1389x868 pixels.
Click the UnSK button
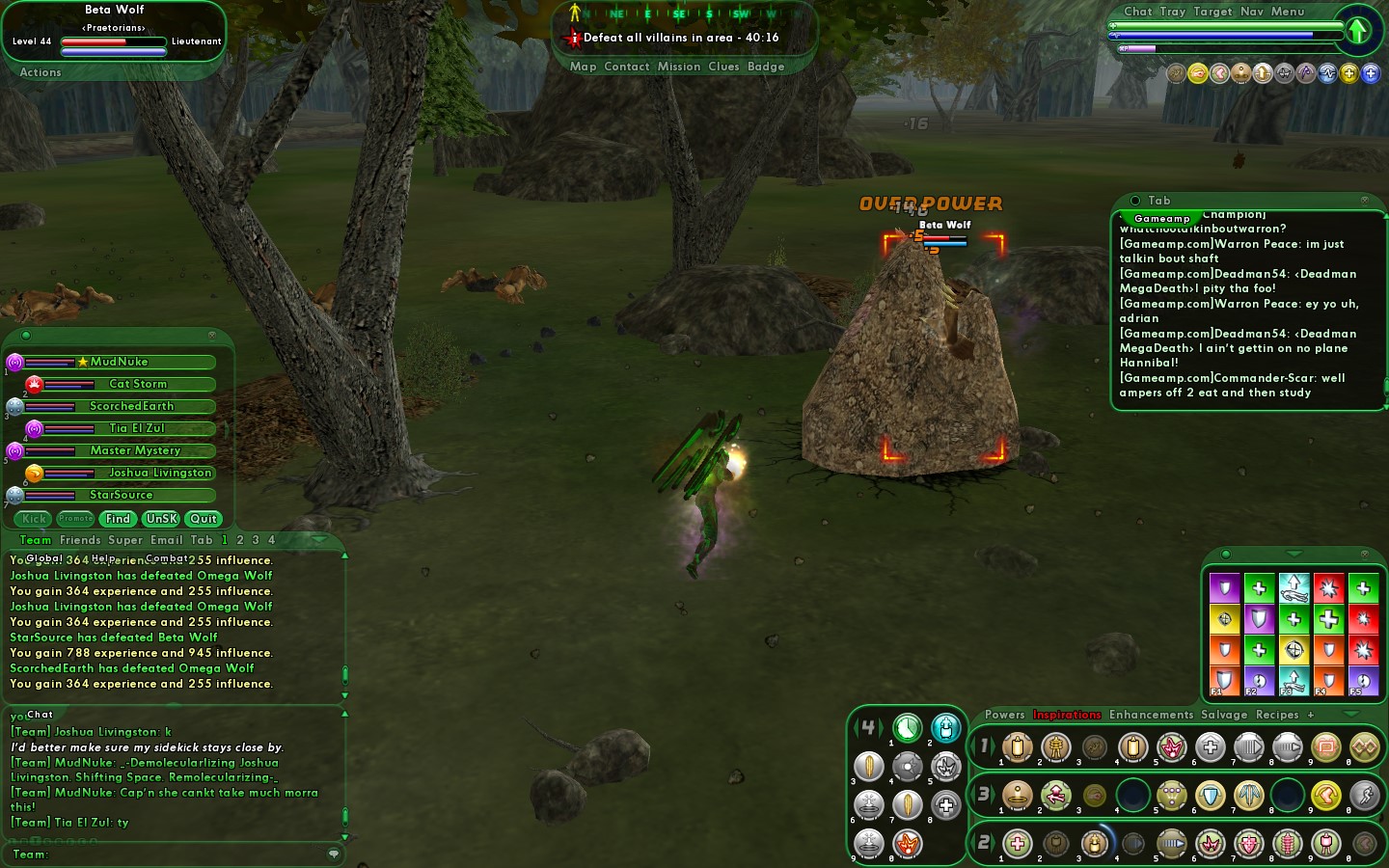[x=161, y=519]
